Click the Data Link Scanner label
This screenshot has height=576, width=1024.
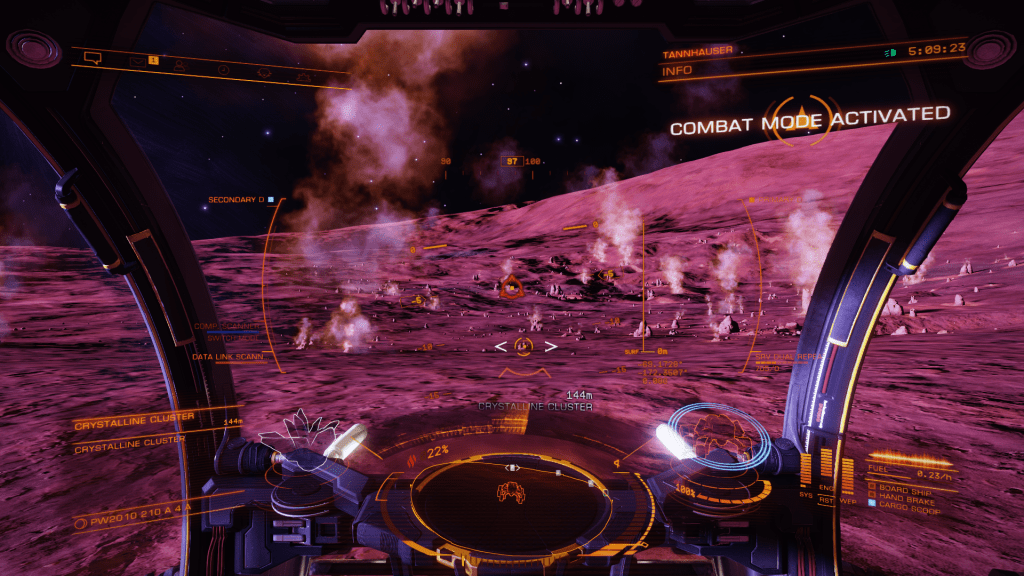tap(226, 355)
